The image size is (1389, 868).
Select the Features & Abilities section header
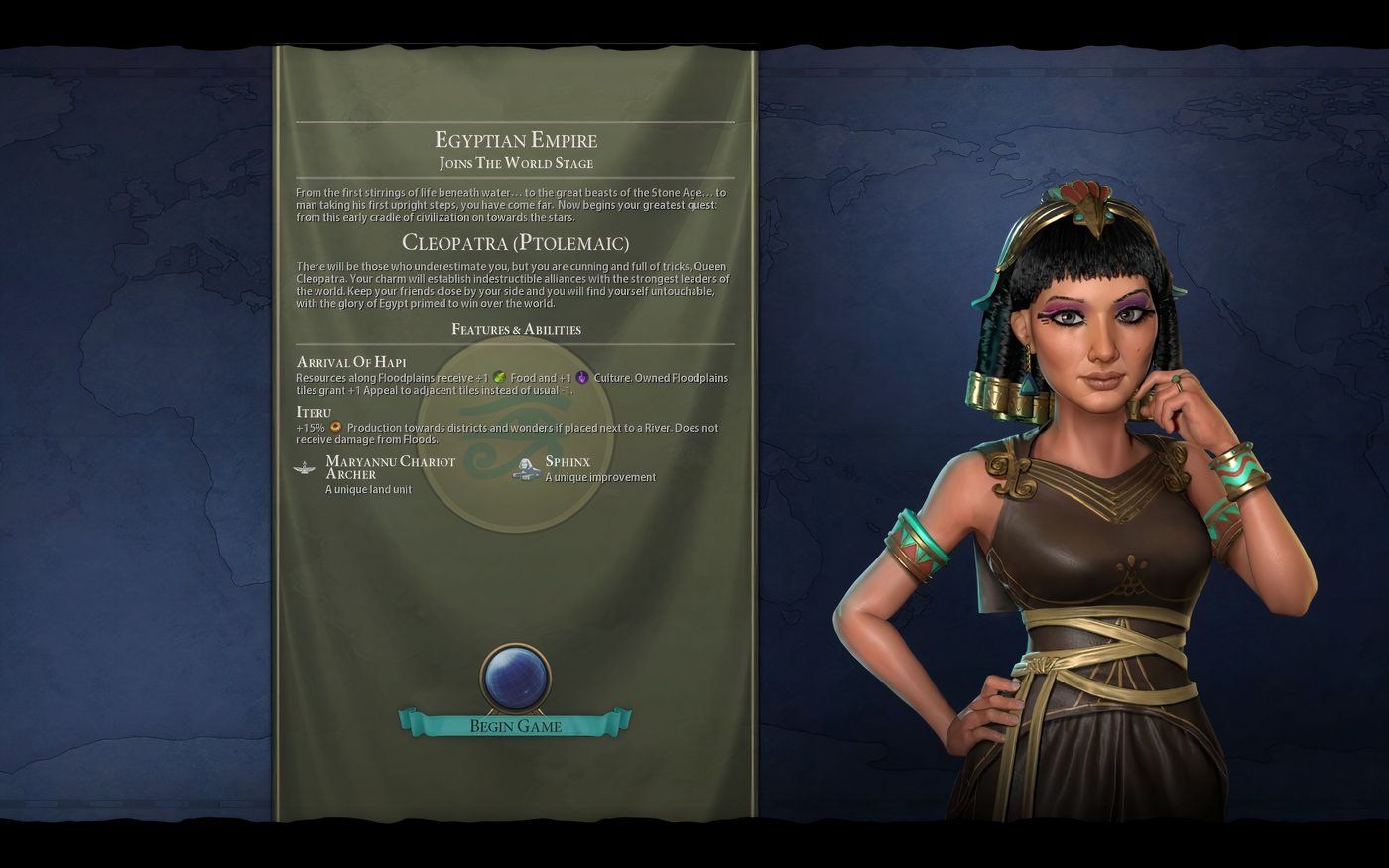pos(516,329)
